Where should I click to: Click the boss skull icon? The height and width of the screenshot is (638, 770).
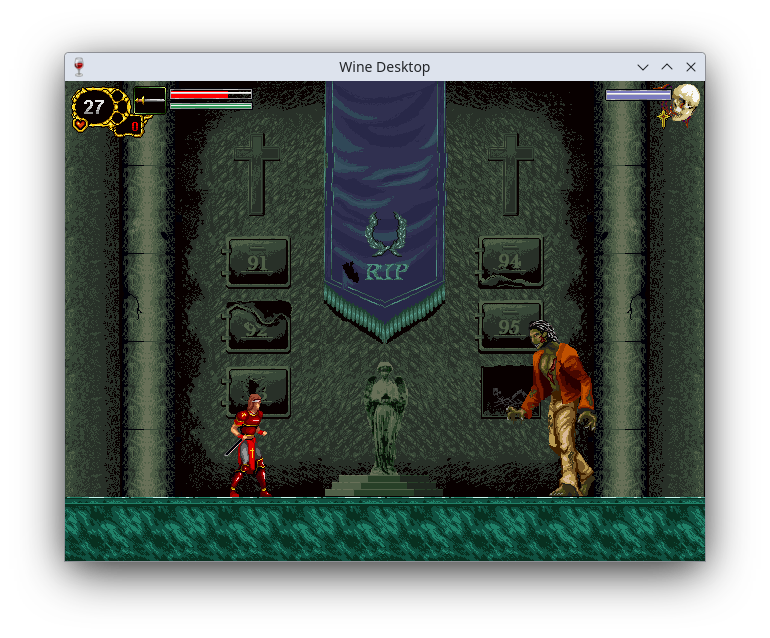[685, 103]
